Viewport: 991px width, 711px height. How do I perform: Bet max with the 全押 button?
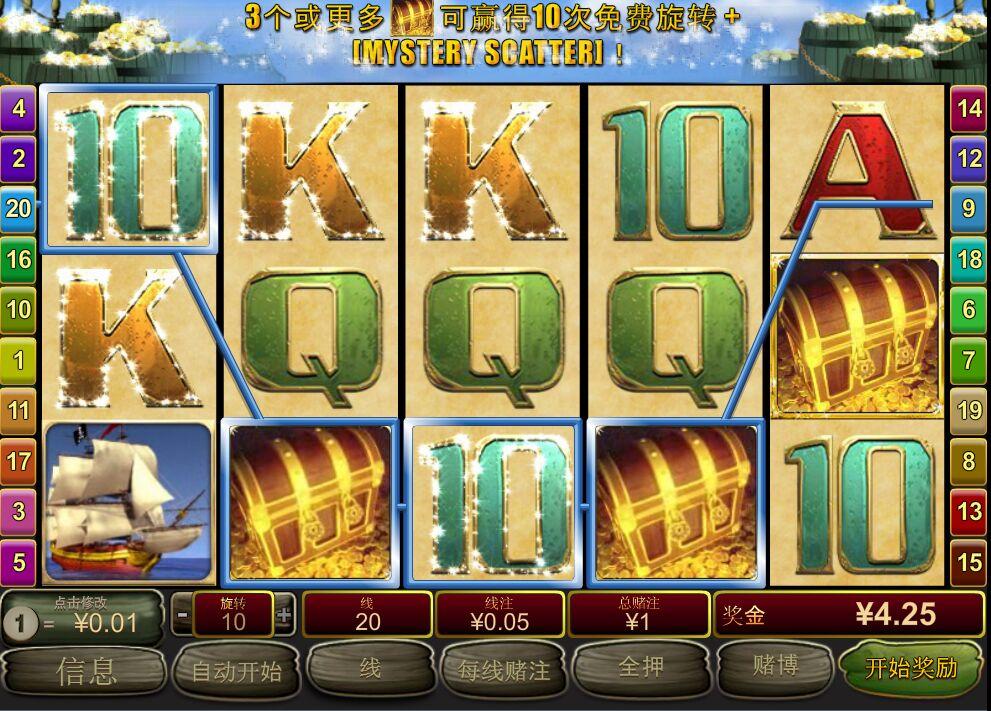pos(640,667)
